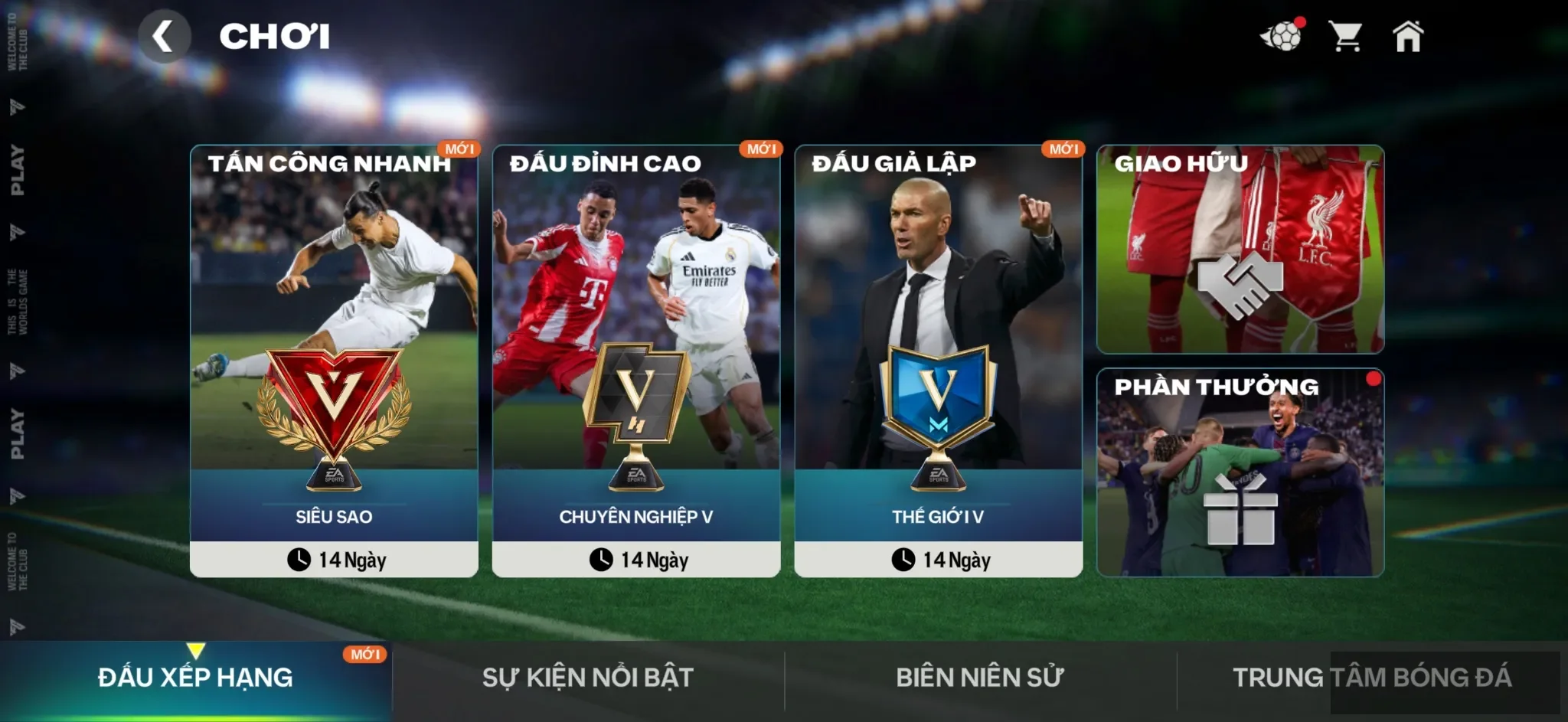Viewport: 1568px width, 722px height.
Task: Start a Giao Hữu friendly match
Action: click(x=1240, y=250)
